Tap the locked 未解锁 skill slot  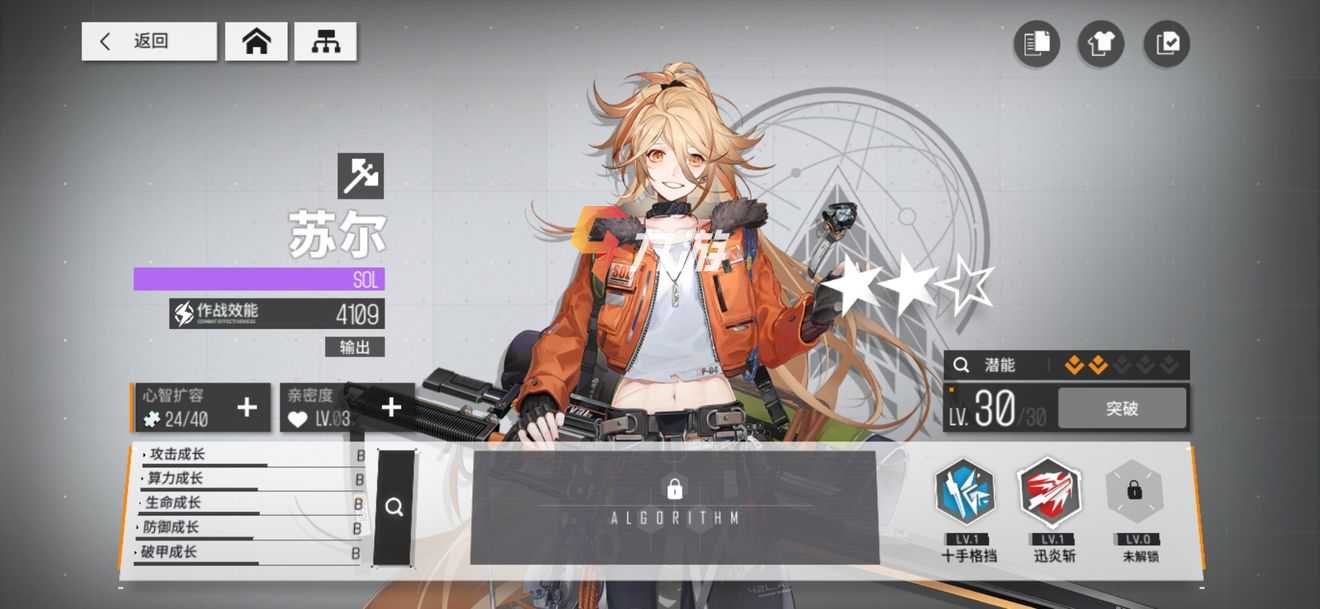pyautogui.click(x=1134, y=493)
